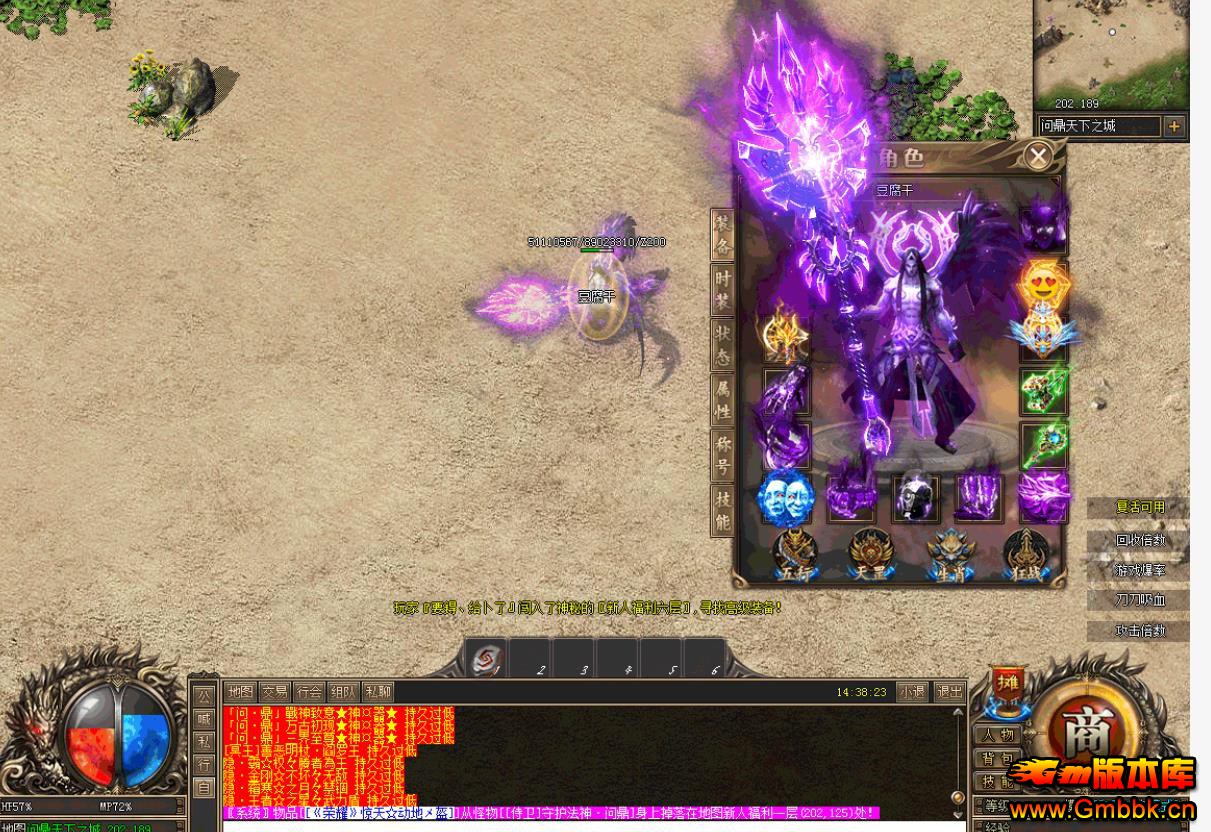Open the 天罡 badge button
This screenshot has width=1211, height=832.
[870, 553]
